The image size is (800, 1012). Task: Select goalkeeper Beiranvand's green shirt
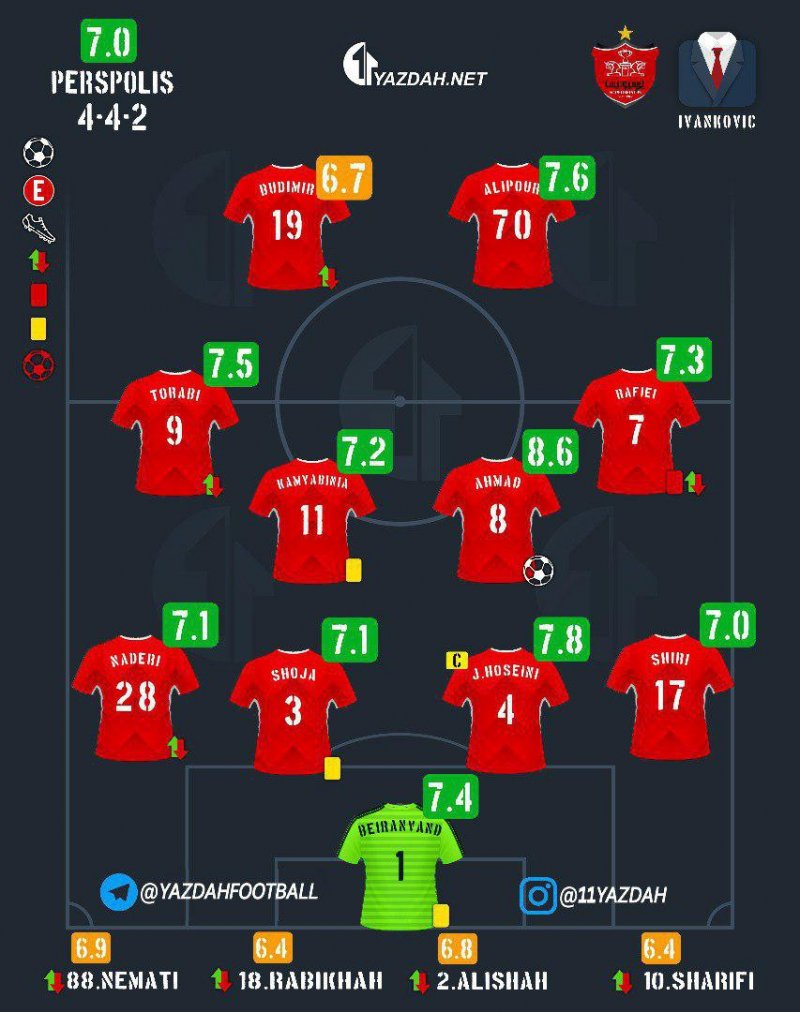pyautogui.click(x=400, y=865)
